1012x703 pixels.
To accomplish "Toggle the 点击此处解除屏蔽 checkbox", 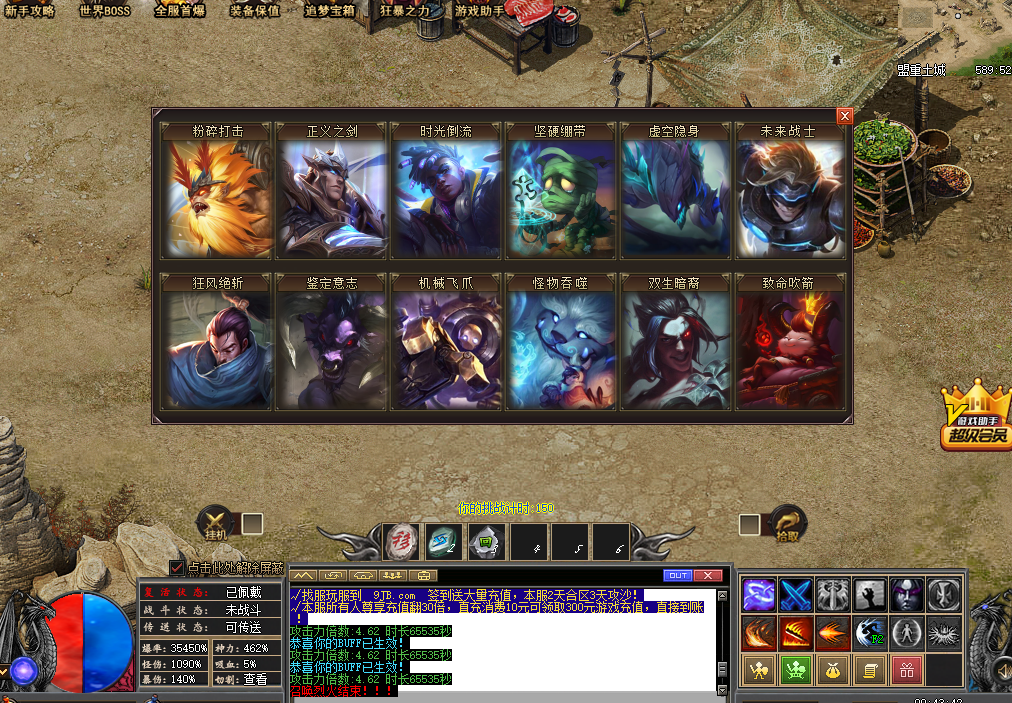I will coord(177,568).
